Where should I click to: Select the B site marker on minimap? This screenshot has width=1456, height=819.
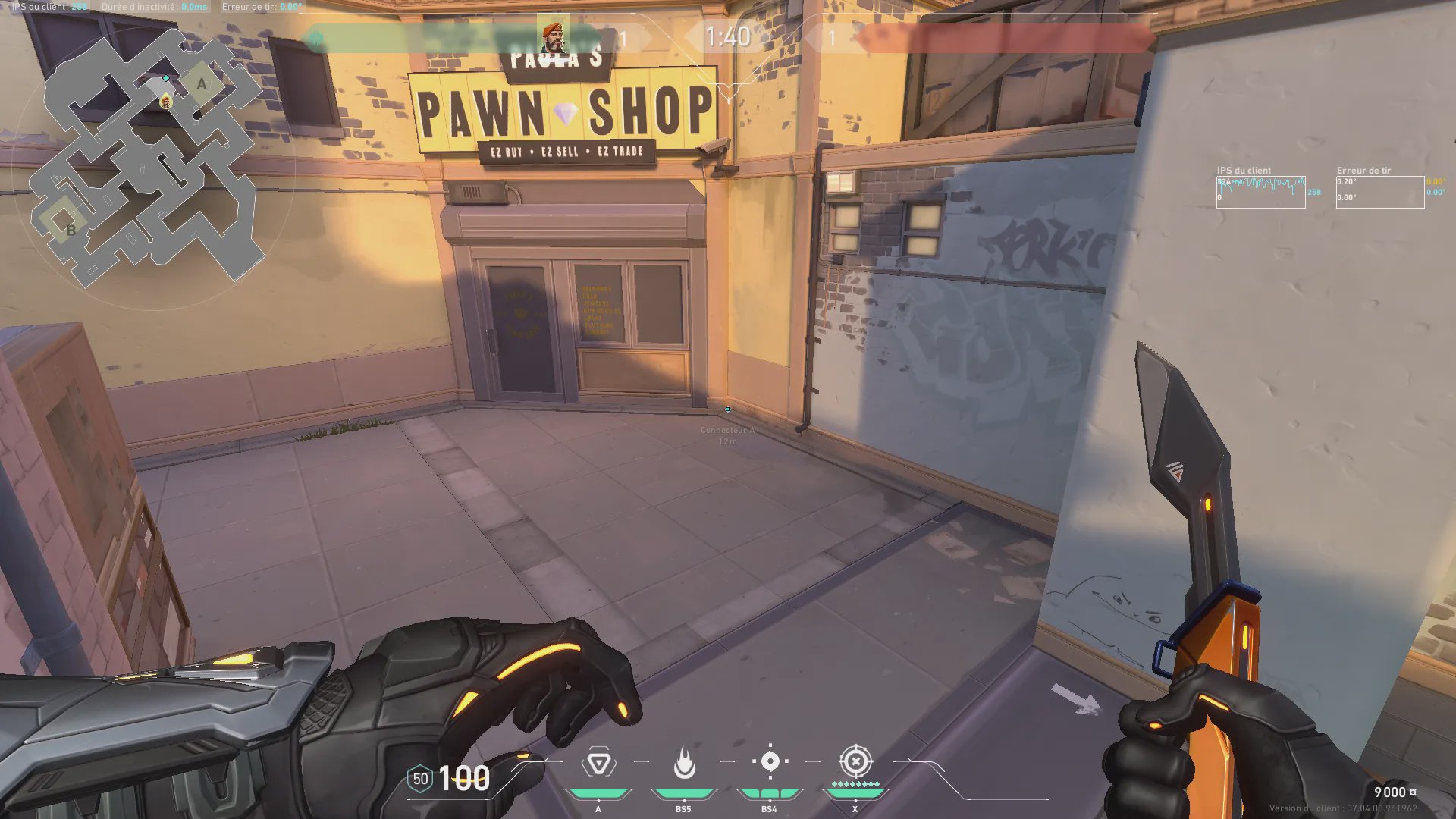71,230
